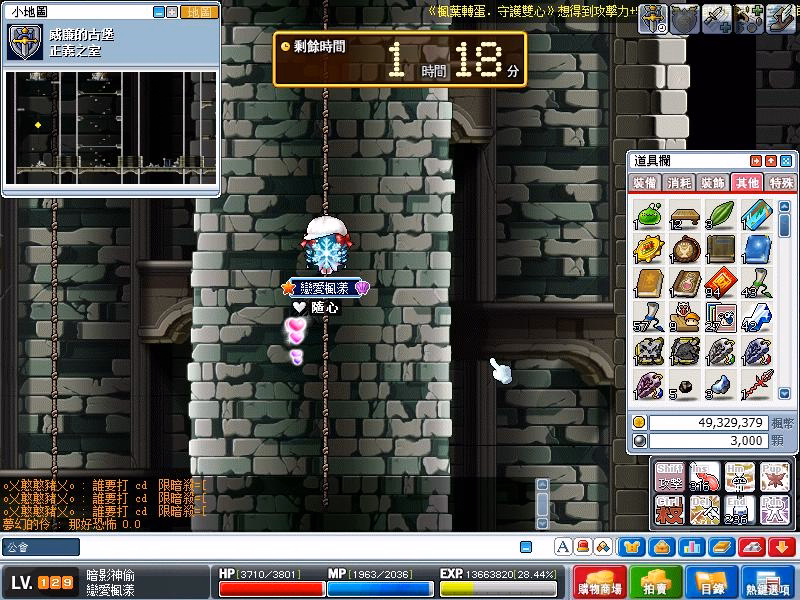Image resolution: width=800 pixels, height=600 pixels.
Task: Select the green slime item slot
Action: coord(650,215)
